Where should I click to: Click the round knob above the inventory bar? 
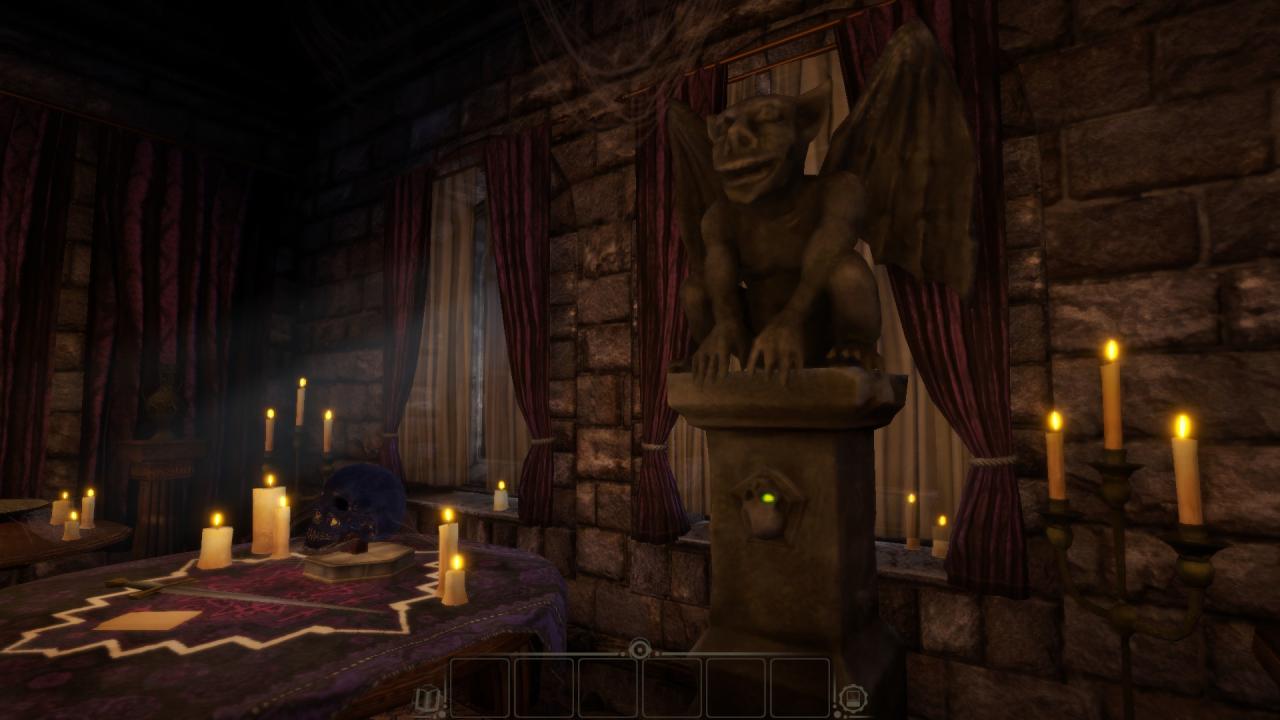(x=640, y=649)
